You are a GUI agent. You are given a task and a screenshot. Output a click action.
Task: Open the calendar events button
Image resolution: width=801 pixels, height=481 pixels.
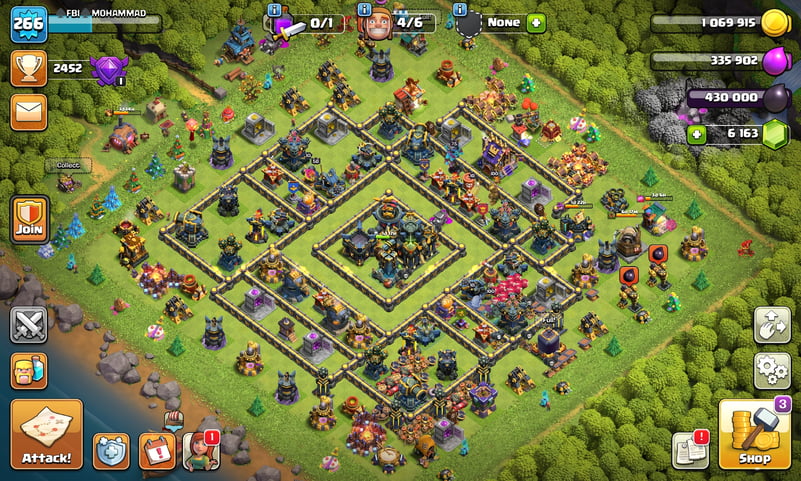tap(156, 451)
